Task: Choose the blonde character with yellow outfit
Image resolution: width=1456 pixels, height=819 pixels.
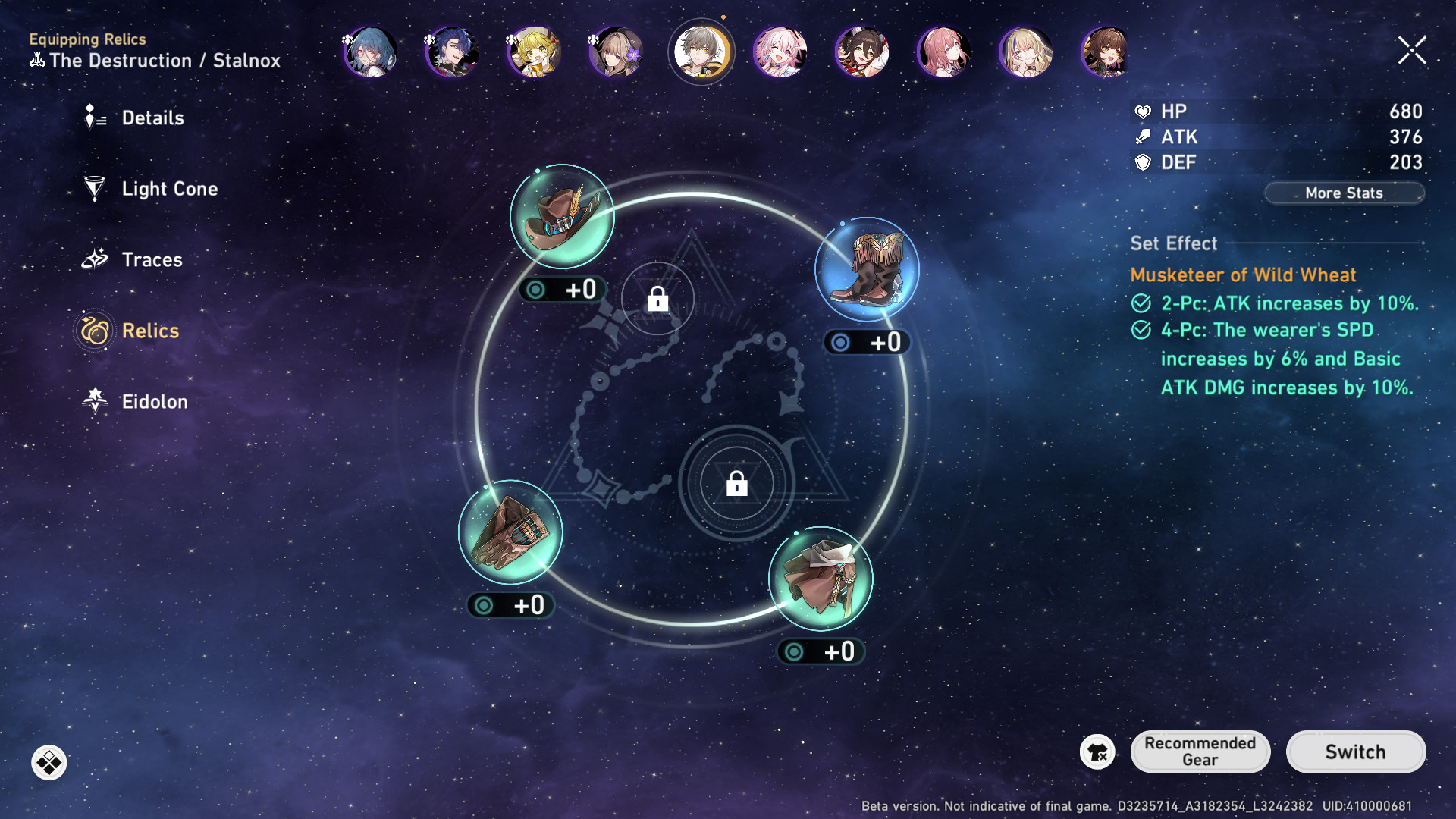Action: pyautogui.click(x=534, y=52)
